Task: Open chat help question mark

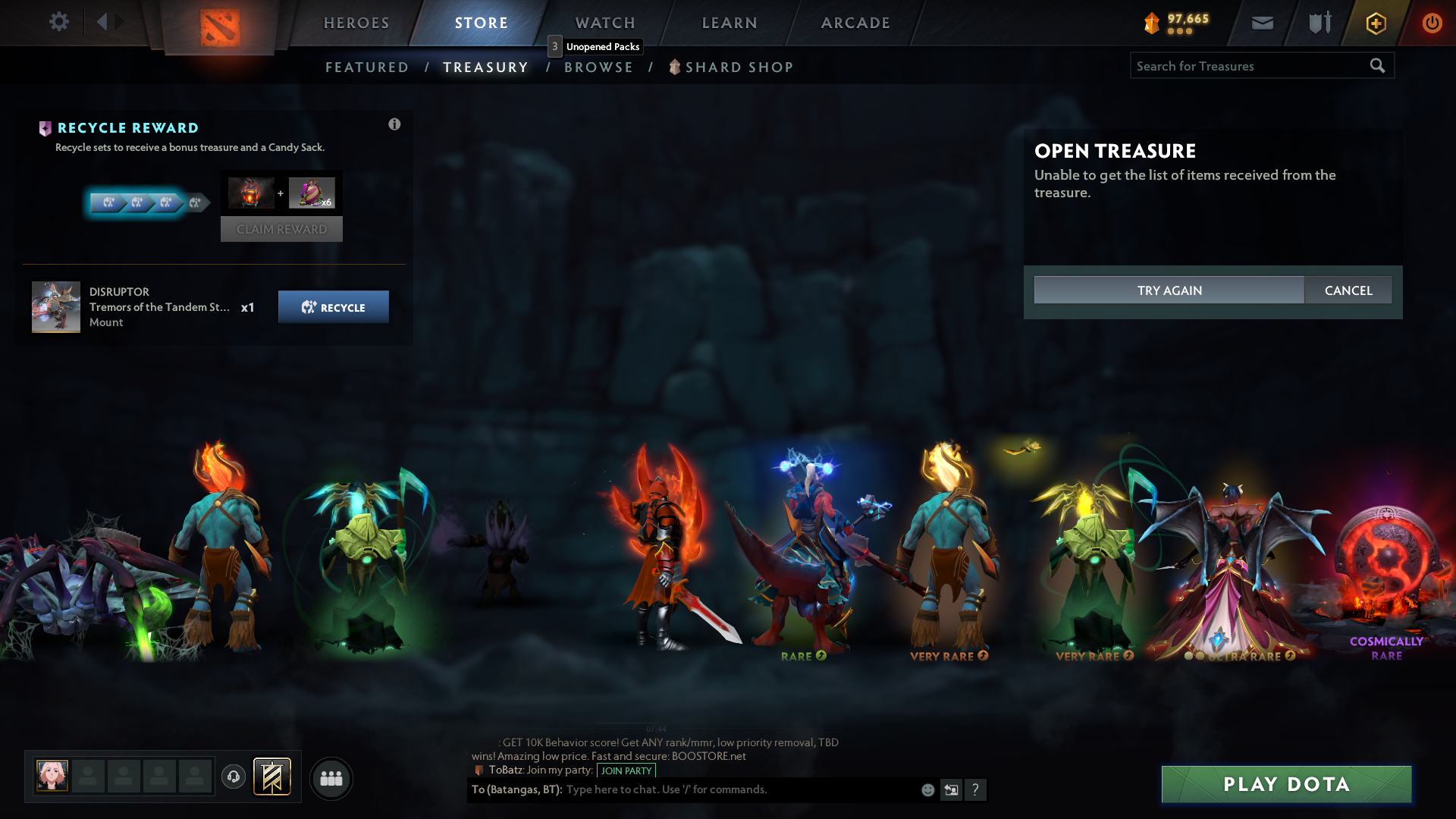Action: point(976,789)
